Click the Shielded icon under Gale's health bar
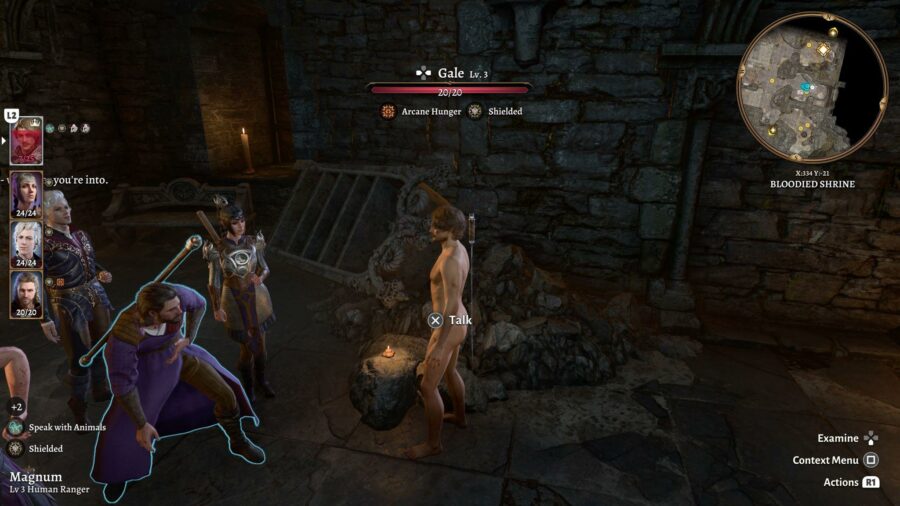The height and width of the screenshot is (506, 900). tap(475, 112)
